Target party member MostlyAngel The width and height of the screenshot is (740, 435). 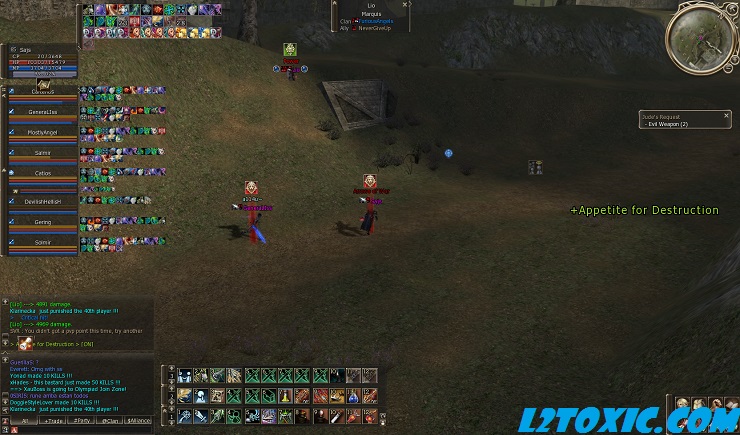coord(43,132)
